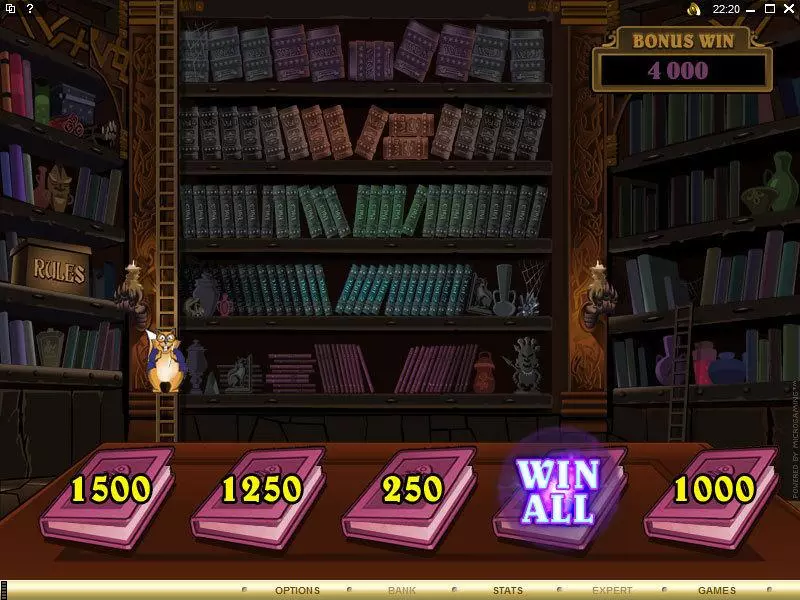Switch to EXPERT mode
The image size is (800, 600).
point(612,591)
